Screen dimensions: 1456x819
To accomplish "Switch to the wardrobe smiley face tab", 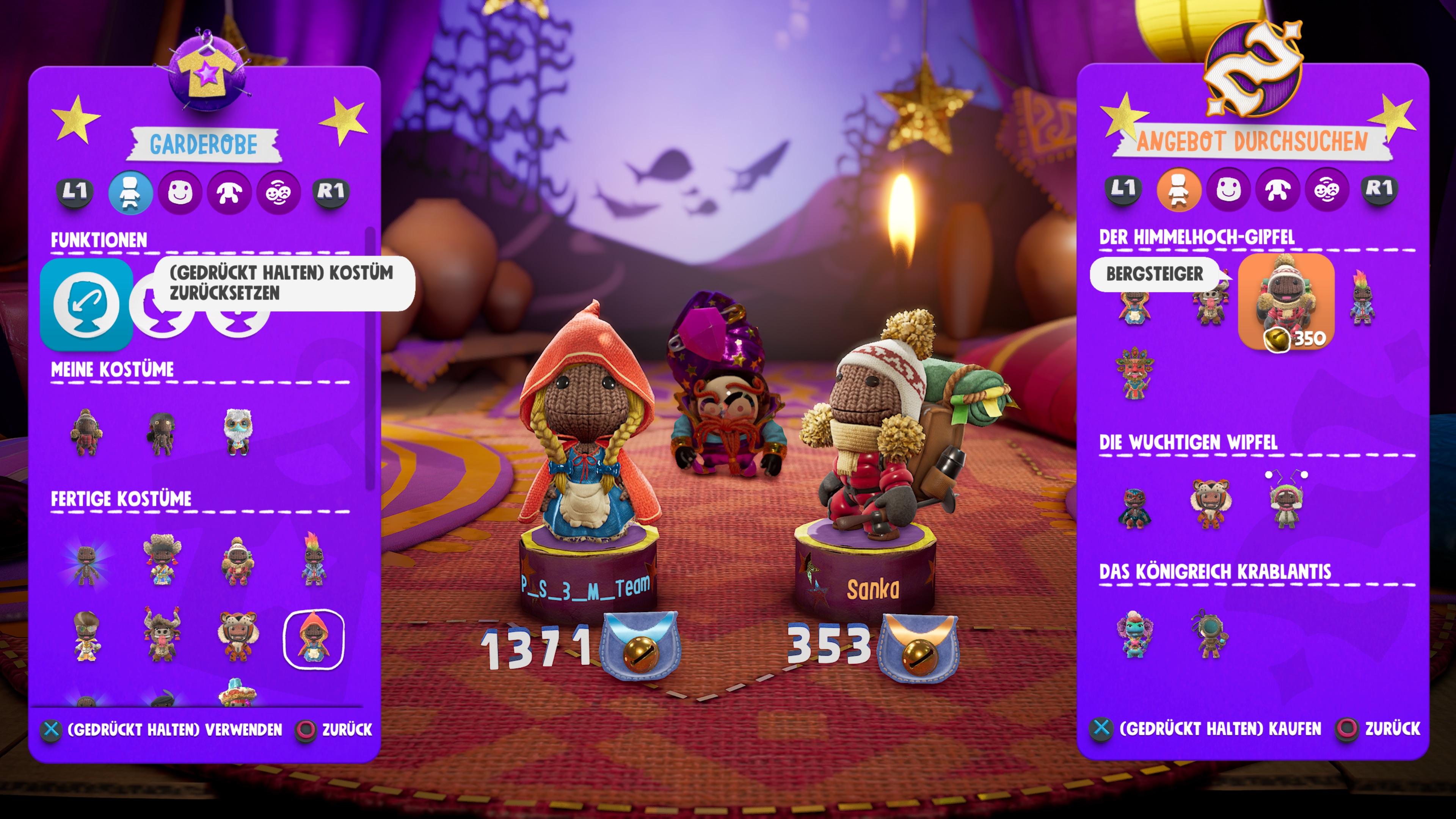I will coord(180,192).
